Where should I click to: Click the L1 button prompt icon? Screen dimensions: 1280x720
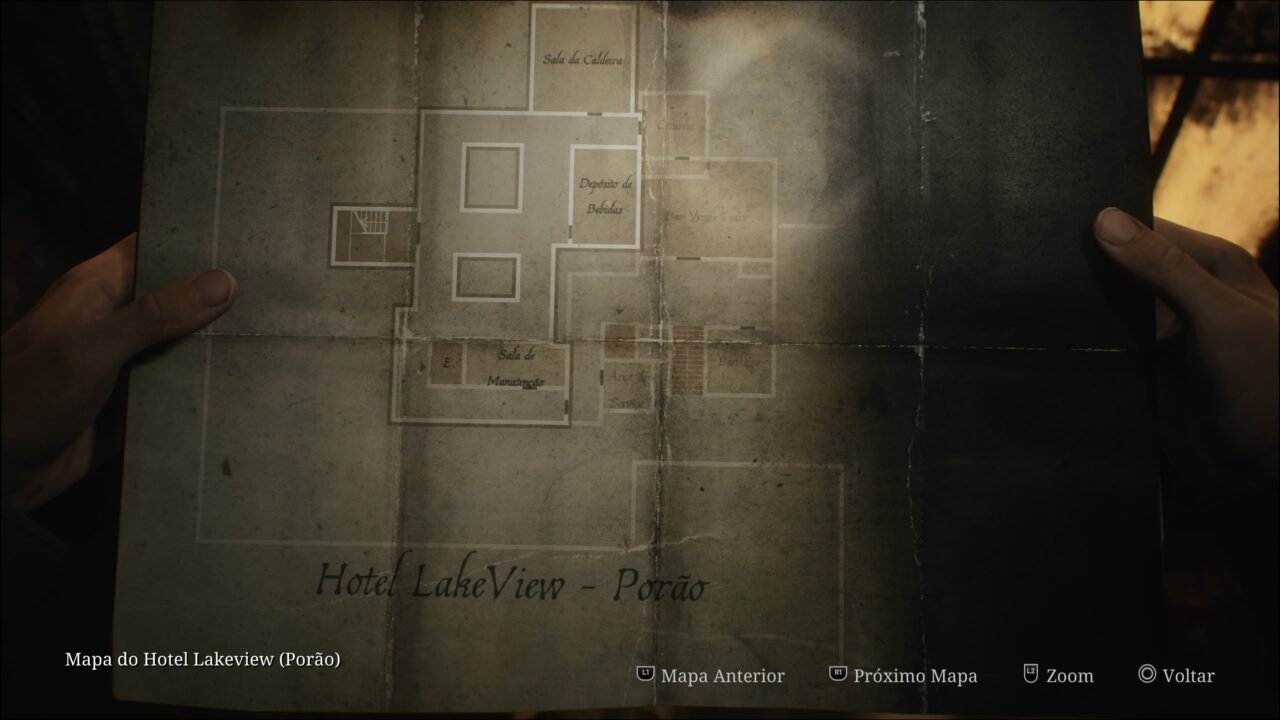coord(645,675)
